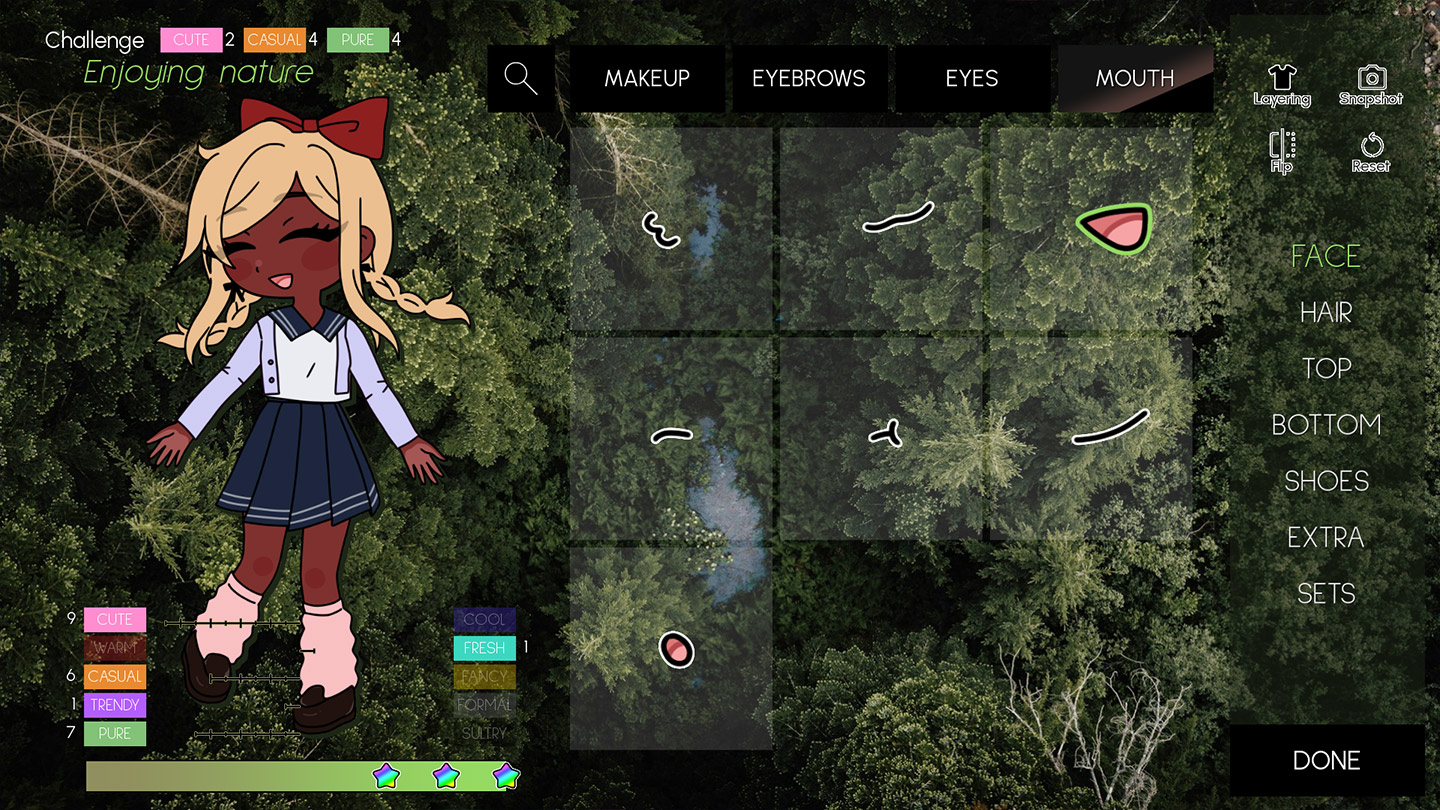
Task: Choose the open pink mouth with green outline
Action: 1114,226
